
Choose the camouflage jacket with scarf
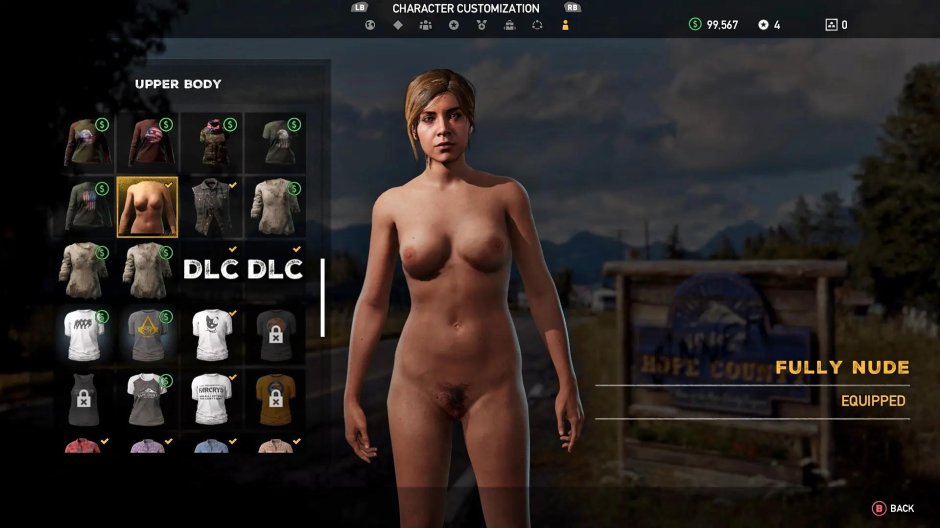pos(211,142)
